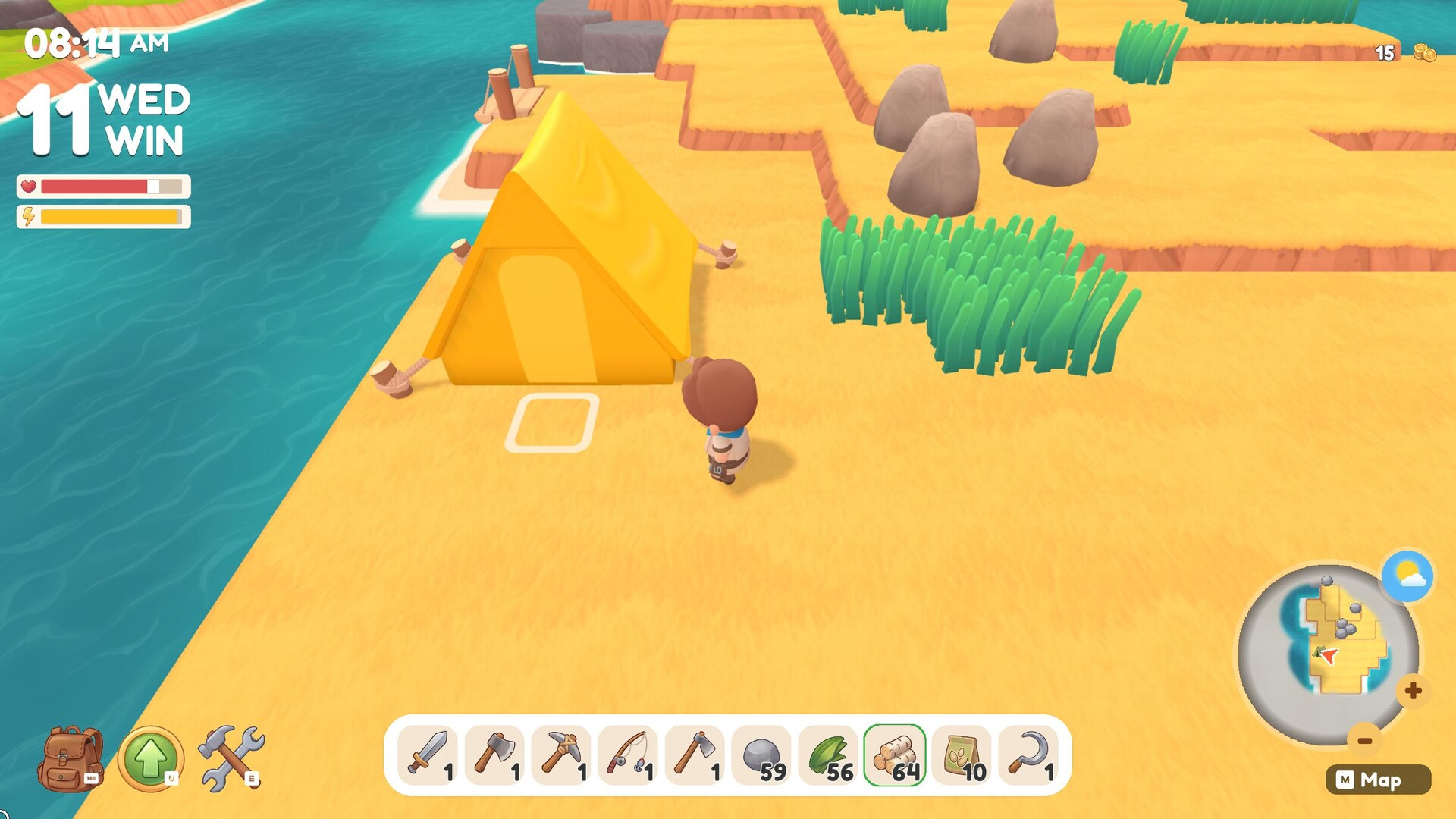Equip the sickle from the hotbar
This screenshot has height=819, width=1456.
pos(1028,755)
